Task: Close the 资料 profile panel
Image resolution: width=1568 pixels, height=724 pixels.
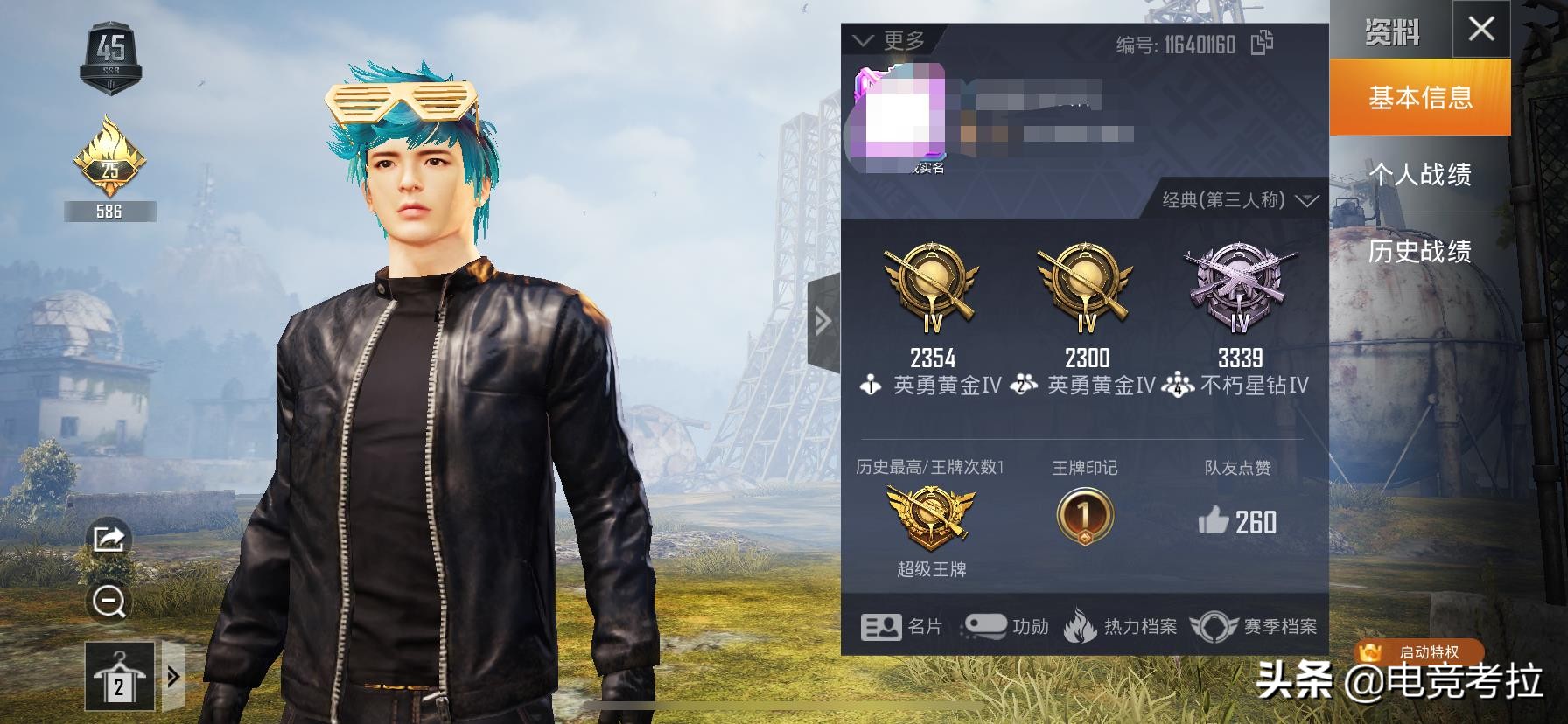Action: coord(1480,30)
